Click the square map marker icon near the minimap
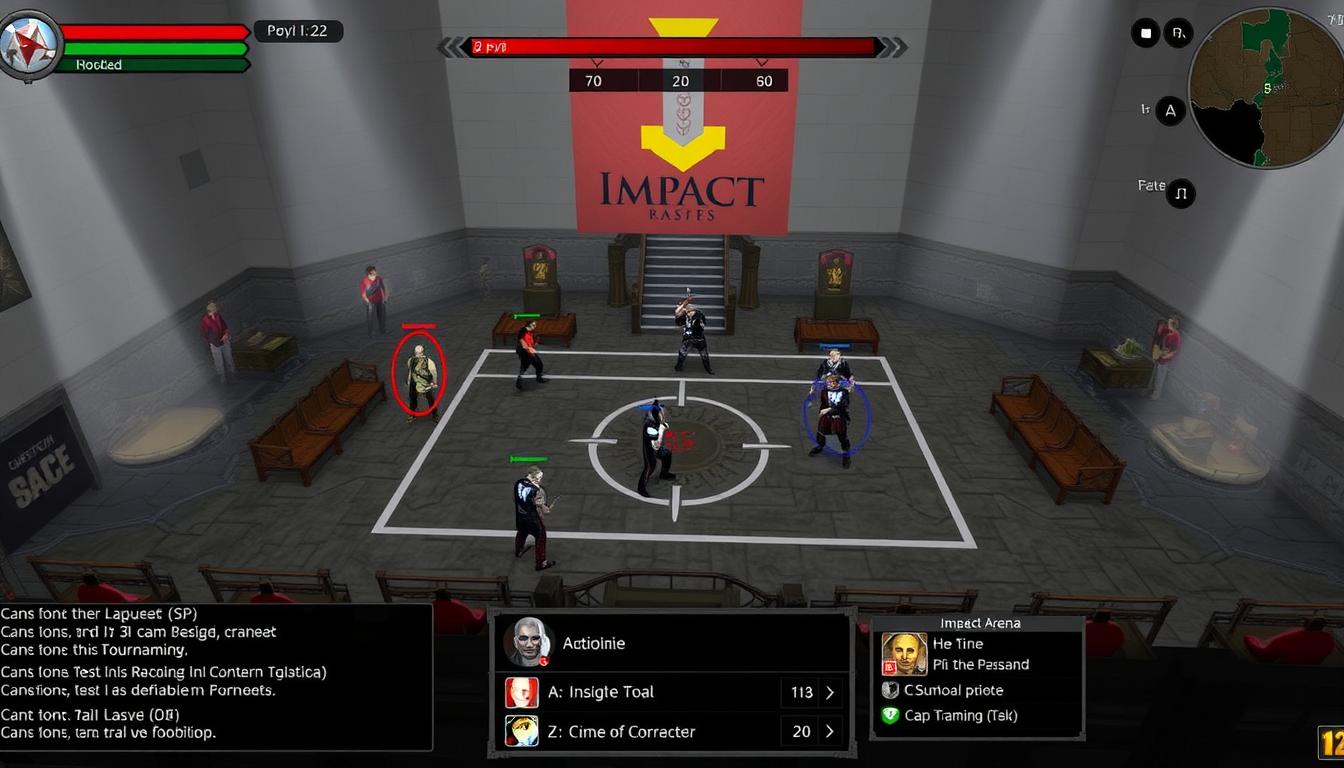Screen dimensions: 1344x768 [1145, 32]
